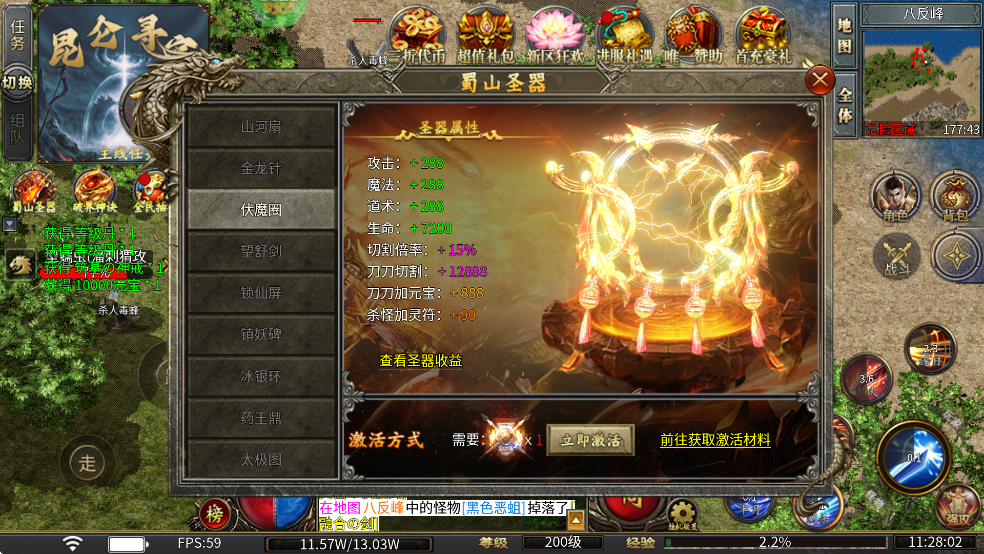Choose the 锁仙屏 artifact entry
Screen dimensions: 984x554
[261, 293]
